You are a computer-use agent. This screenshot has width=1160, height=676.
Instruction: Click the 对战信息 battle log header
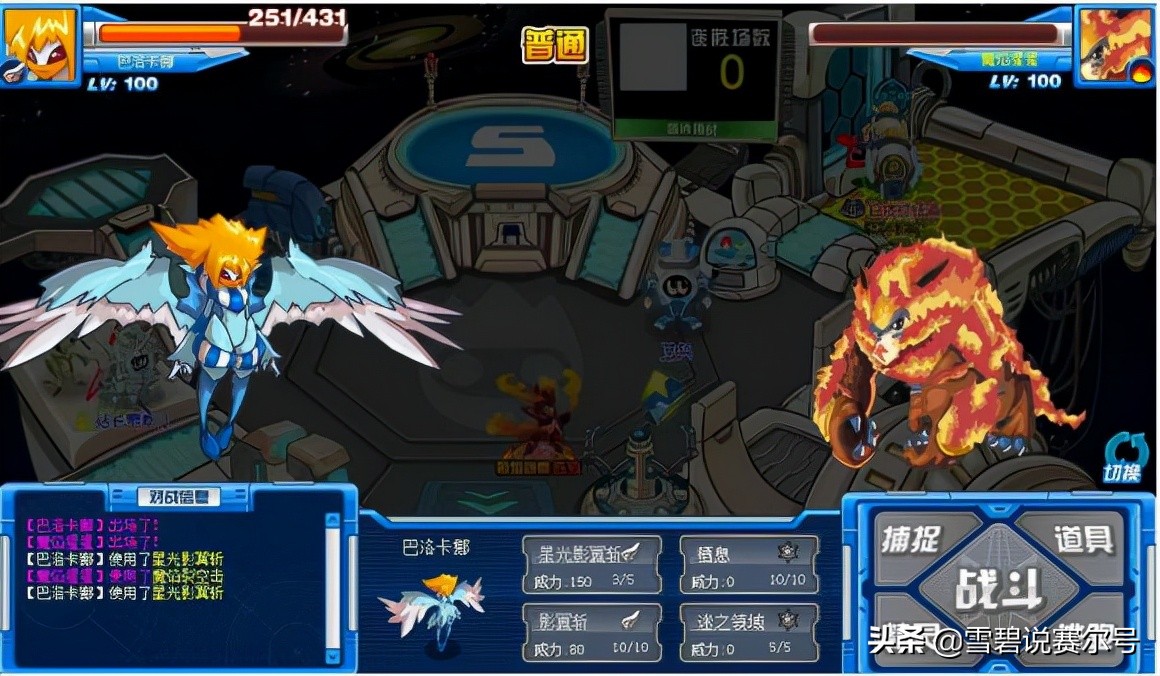178,497
